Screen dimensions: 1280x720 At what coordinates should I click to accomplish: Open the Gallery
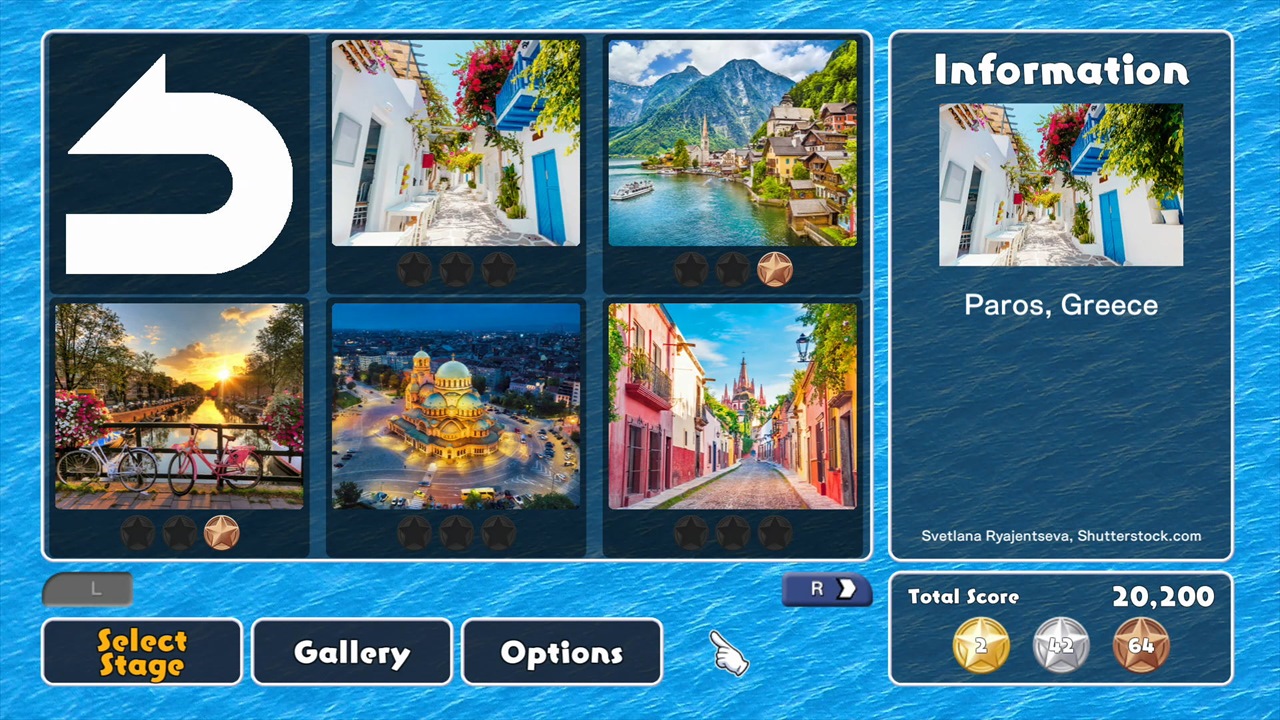tap(351, 652)
